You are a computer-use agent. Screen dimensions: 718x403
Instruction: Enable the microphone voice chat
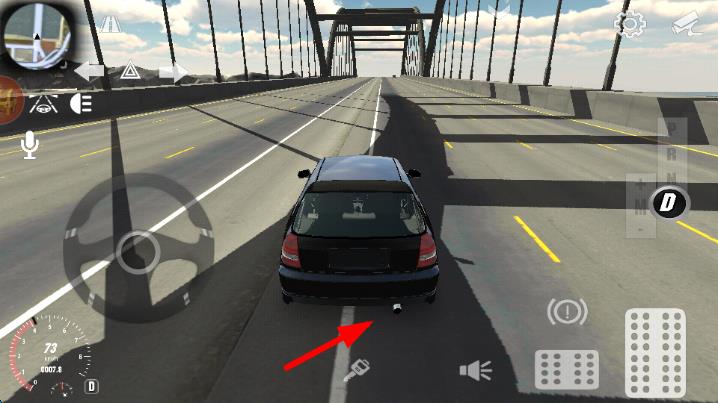[30, 146]
